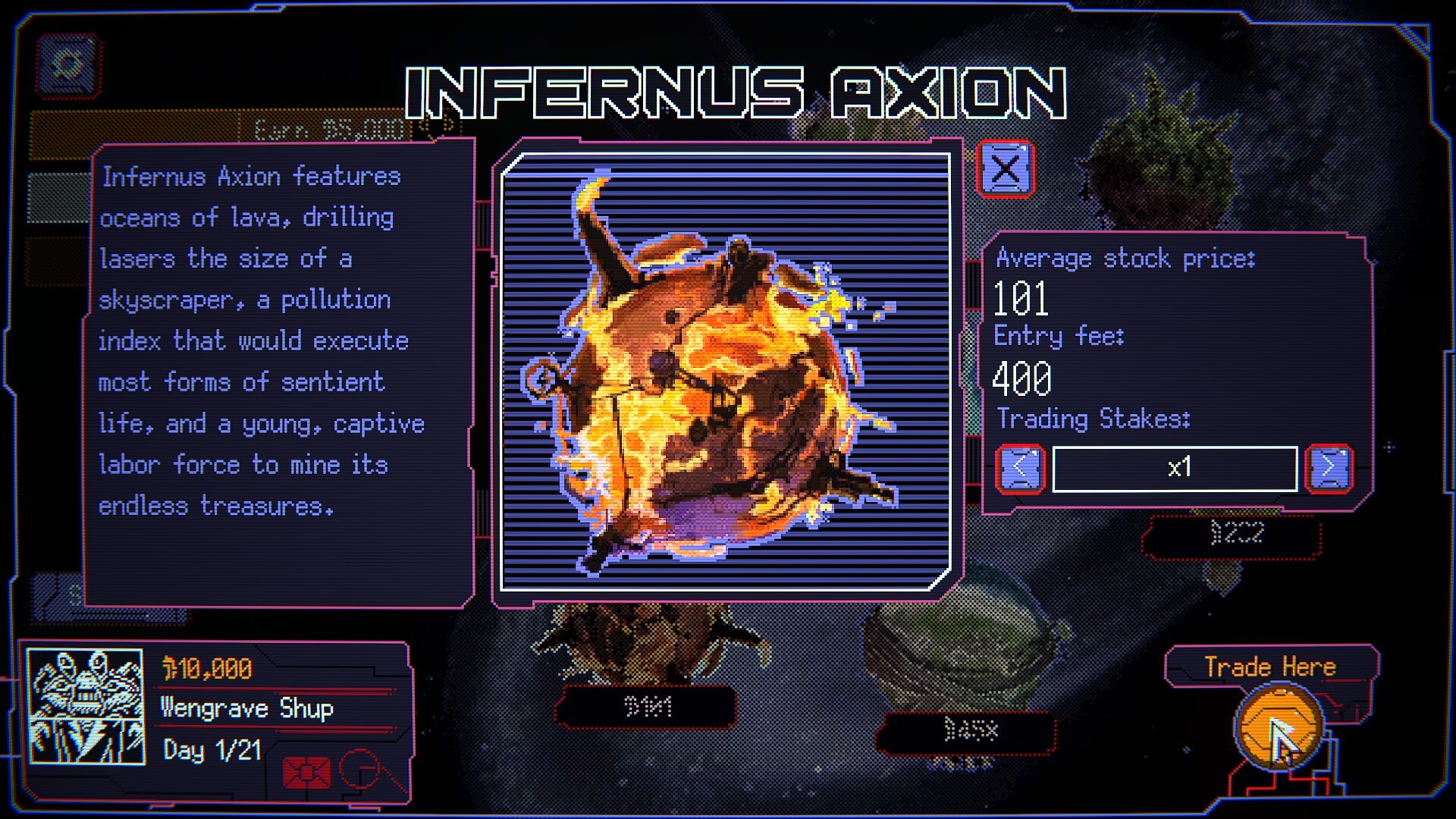The image size is (1456, 819).
Task: Open the circular chart icon beside the envelope
Action: click(x=362, y=768)
